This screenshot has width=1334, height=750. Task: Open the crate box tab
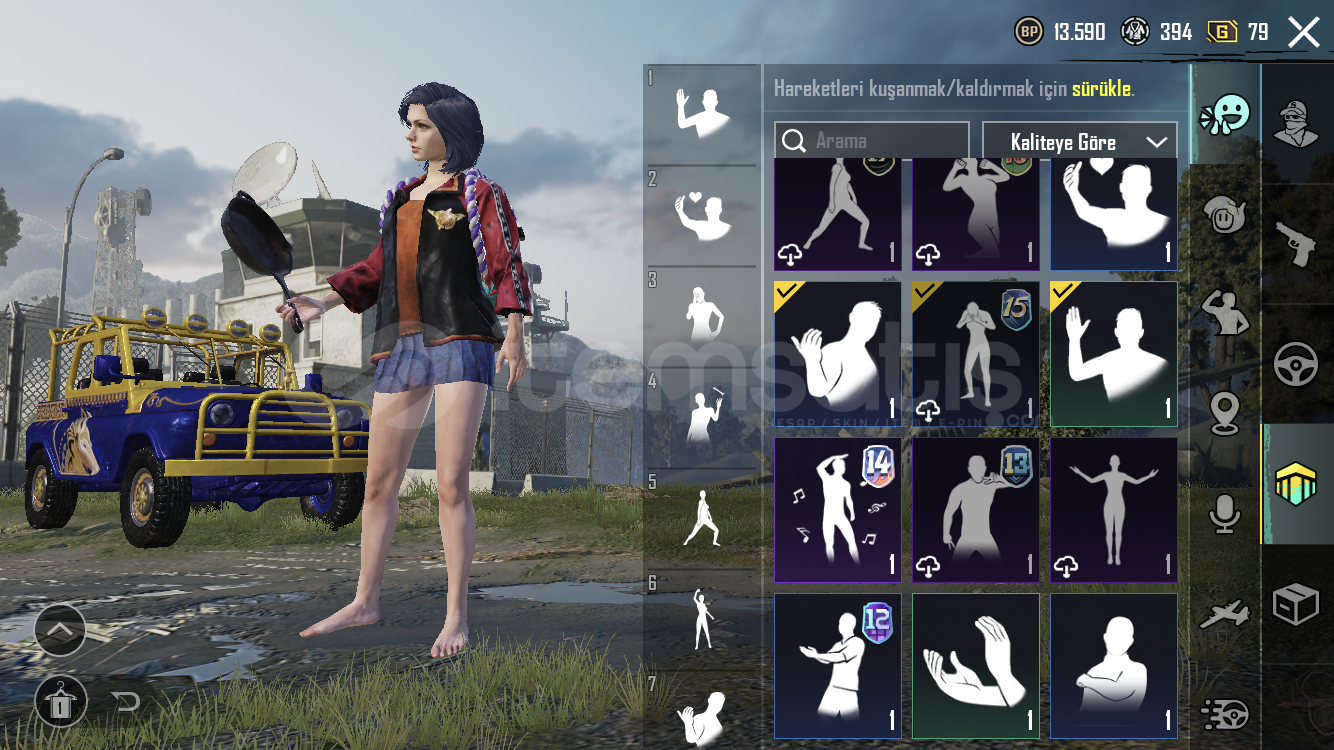pyautogui.click(x=1296, y=605)
